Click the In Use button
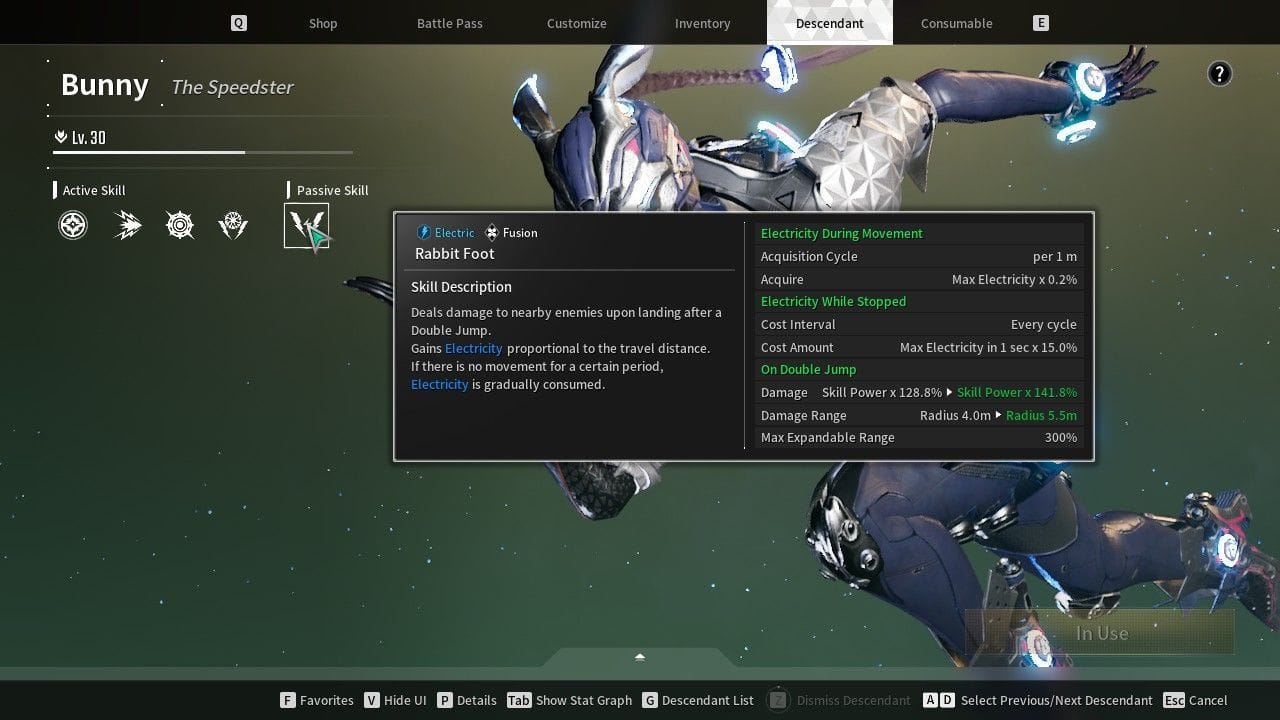Viewport: 1280px width, 720px height. (1100, 633)
